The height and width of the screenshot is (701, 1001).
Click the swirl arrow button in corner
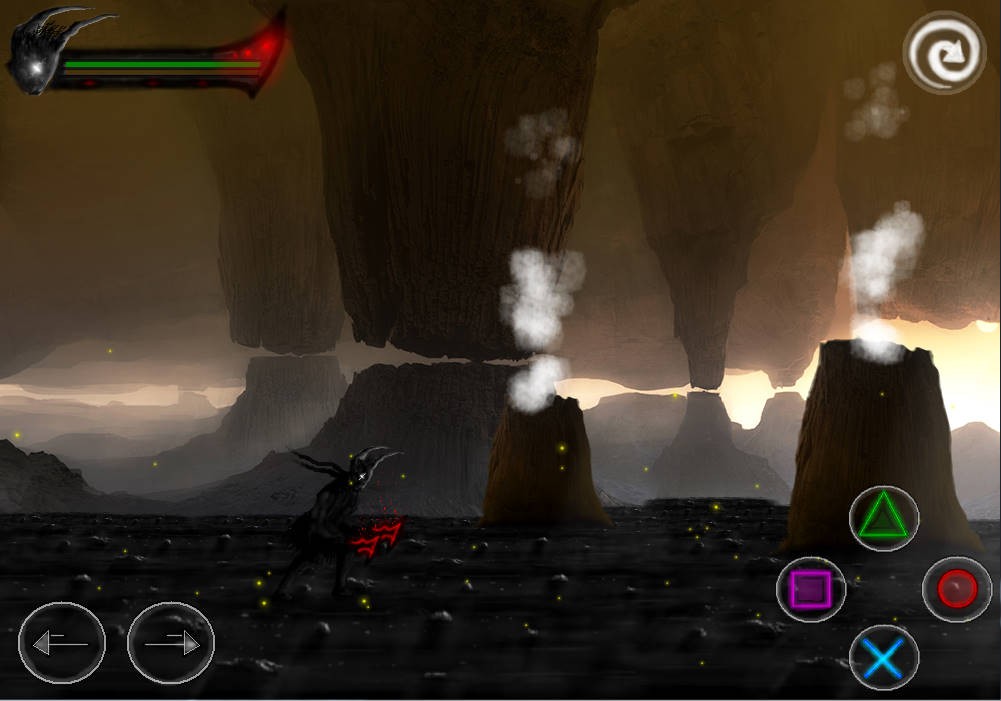(944, 53)
